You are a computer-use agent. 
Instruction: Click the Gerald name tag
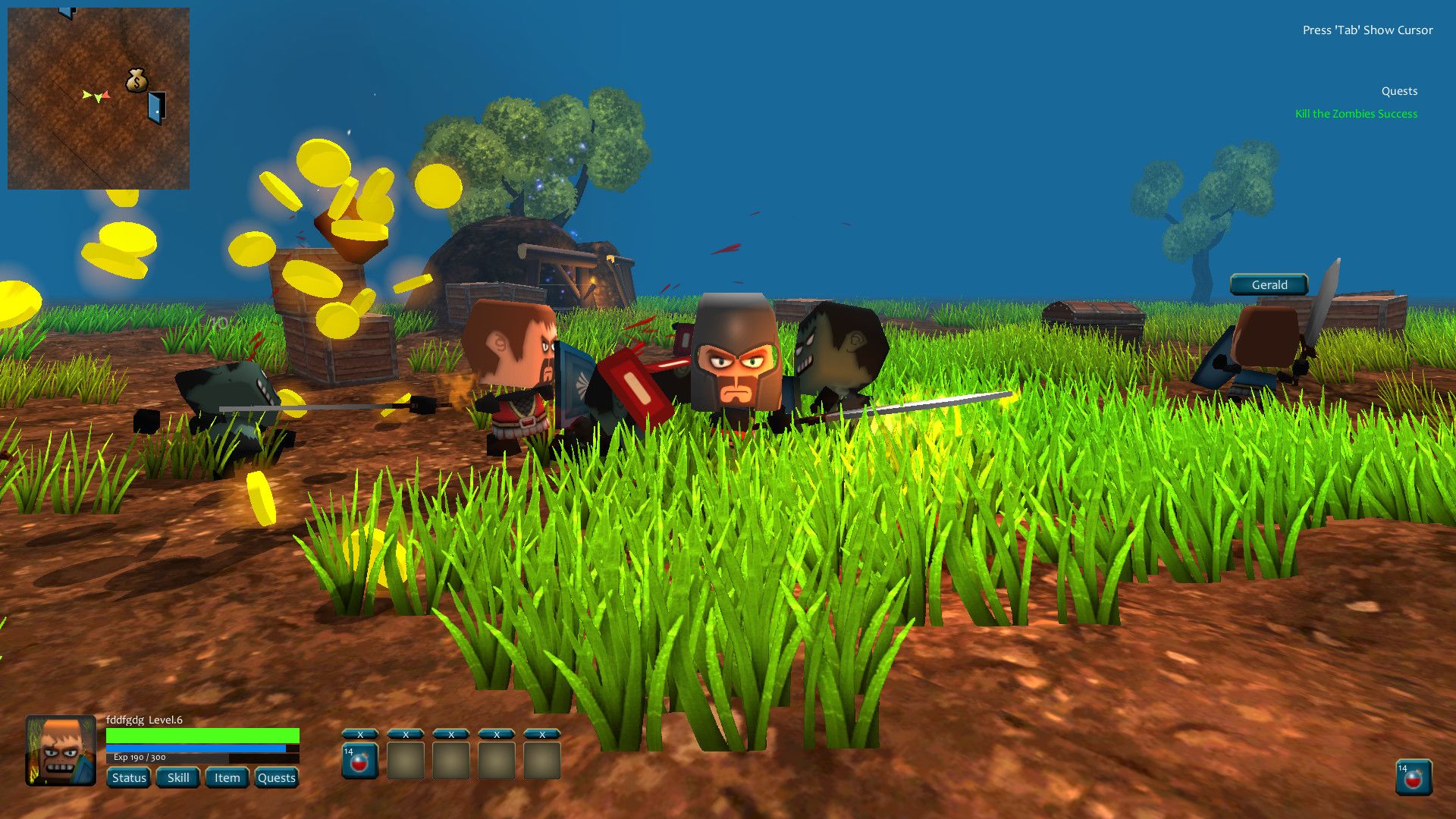point(1269,284)
